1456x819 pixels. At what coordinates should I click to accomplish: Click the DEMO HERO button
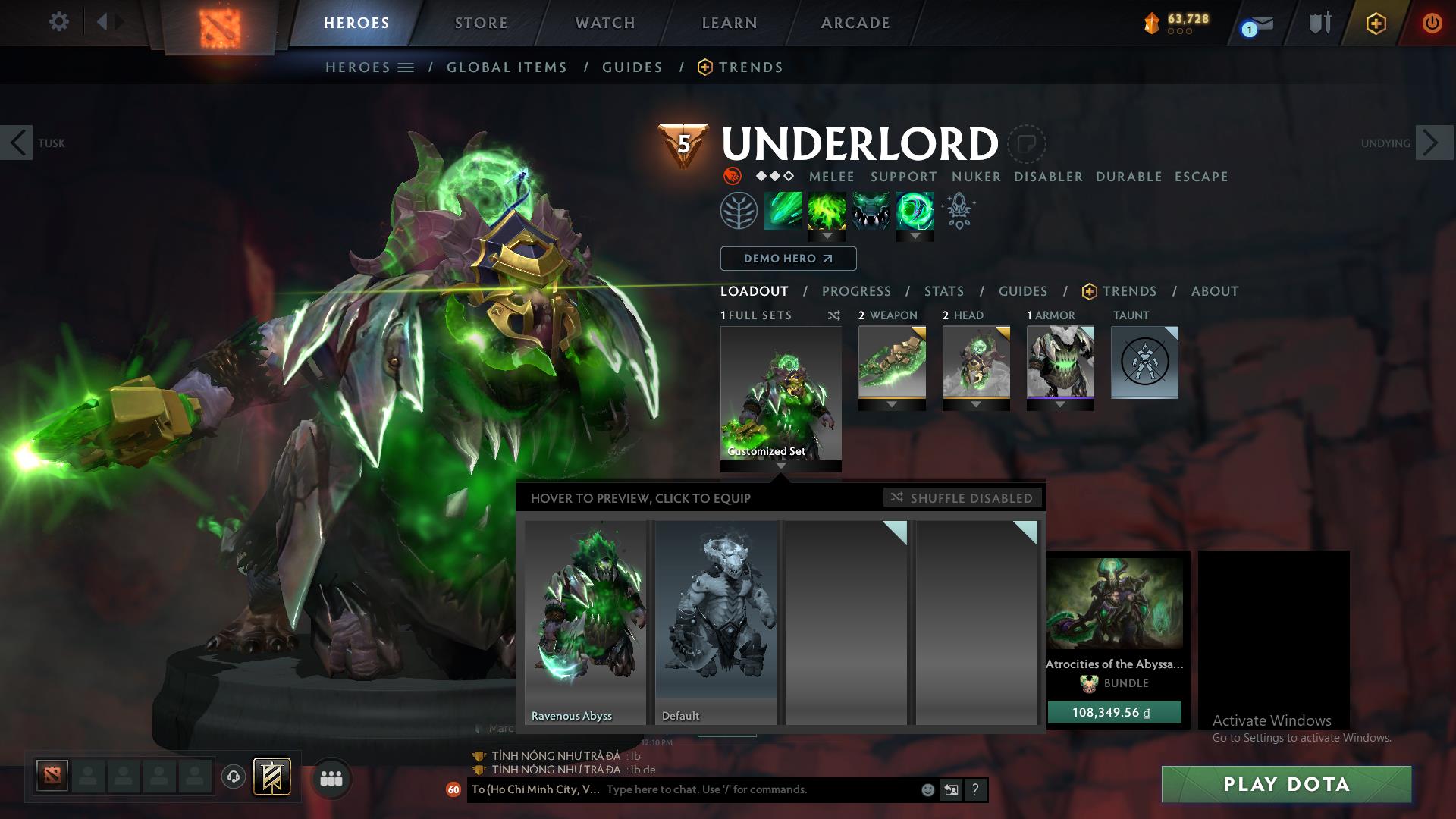[787, 259]
